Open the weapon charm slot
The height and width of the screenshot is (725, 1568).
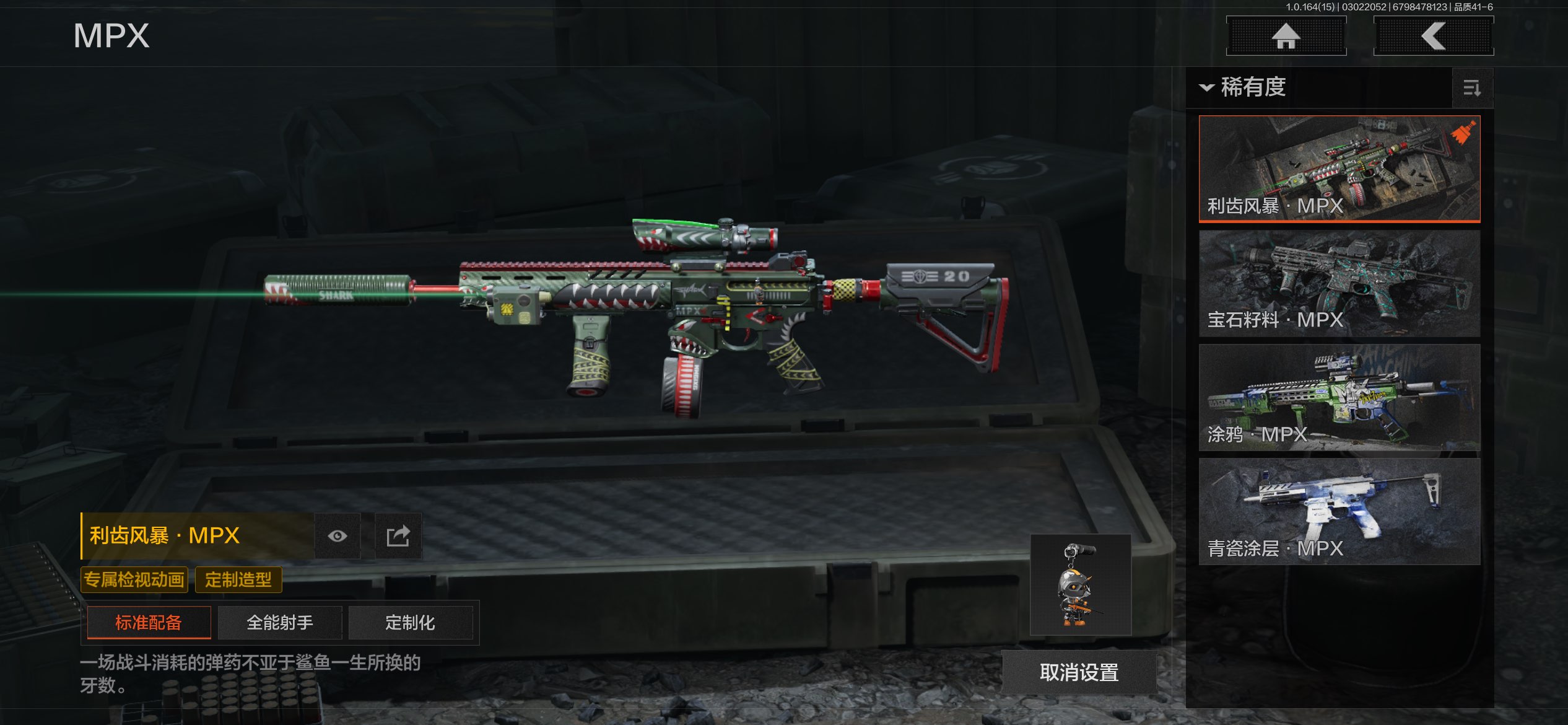tap(1080, 584)
